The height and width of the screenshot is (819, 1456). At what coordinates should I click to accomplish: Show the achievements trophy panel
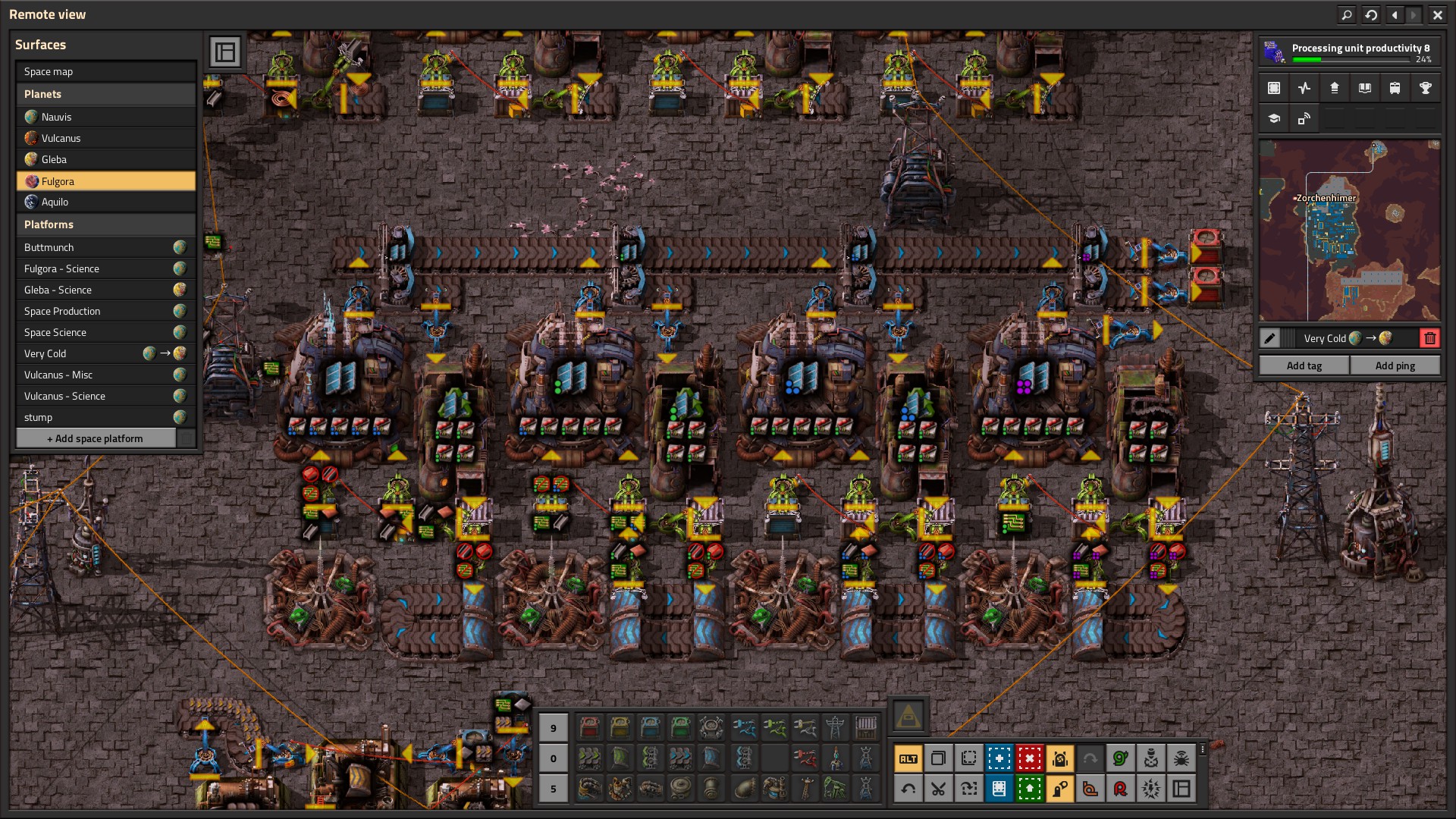tap(1425, 88)
